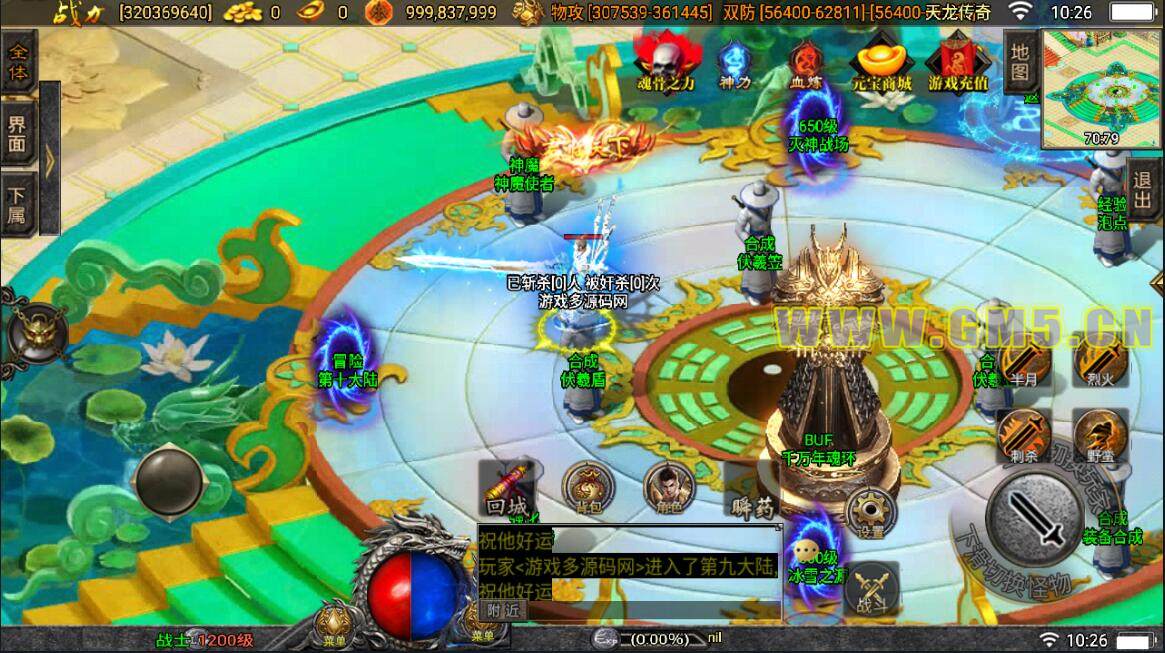Viewport: 1165px width, 653px height.
Task: Open the minimap in the corner
Action: (1103, 88)
